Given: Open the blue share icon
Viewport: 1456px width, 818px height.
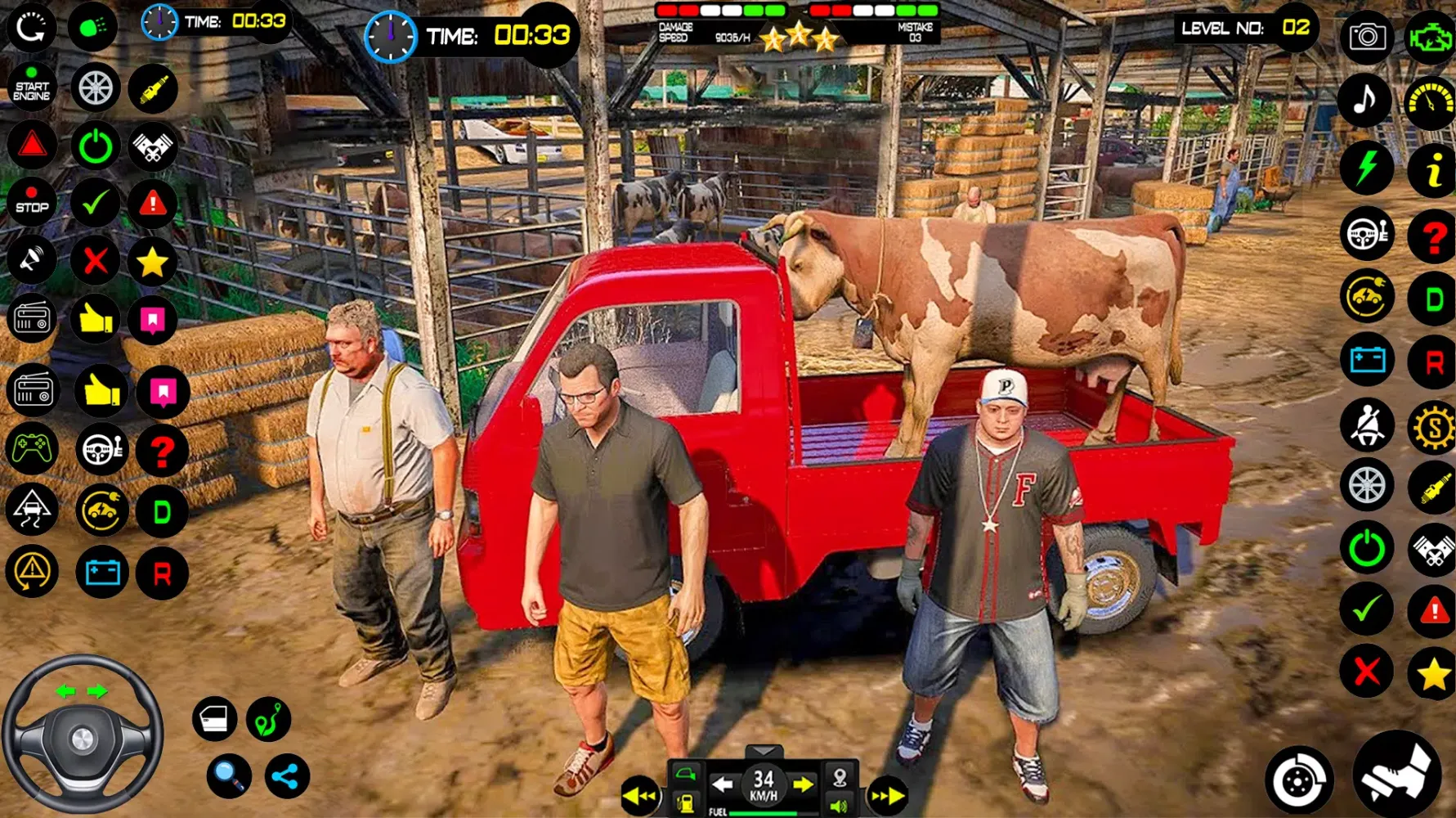Looking at the screenshot, I should (286, 775).
